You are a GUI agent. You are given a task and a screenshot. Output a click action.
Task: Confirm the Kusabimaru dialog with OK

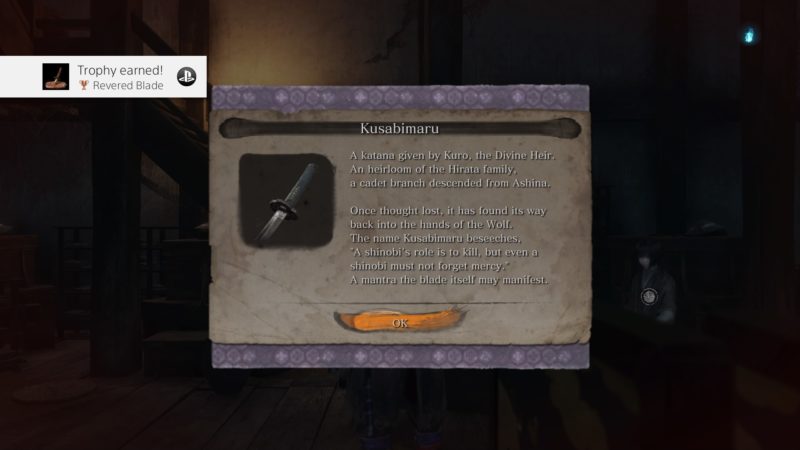coord(400,323)
